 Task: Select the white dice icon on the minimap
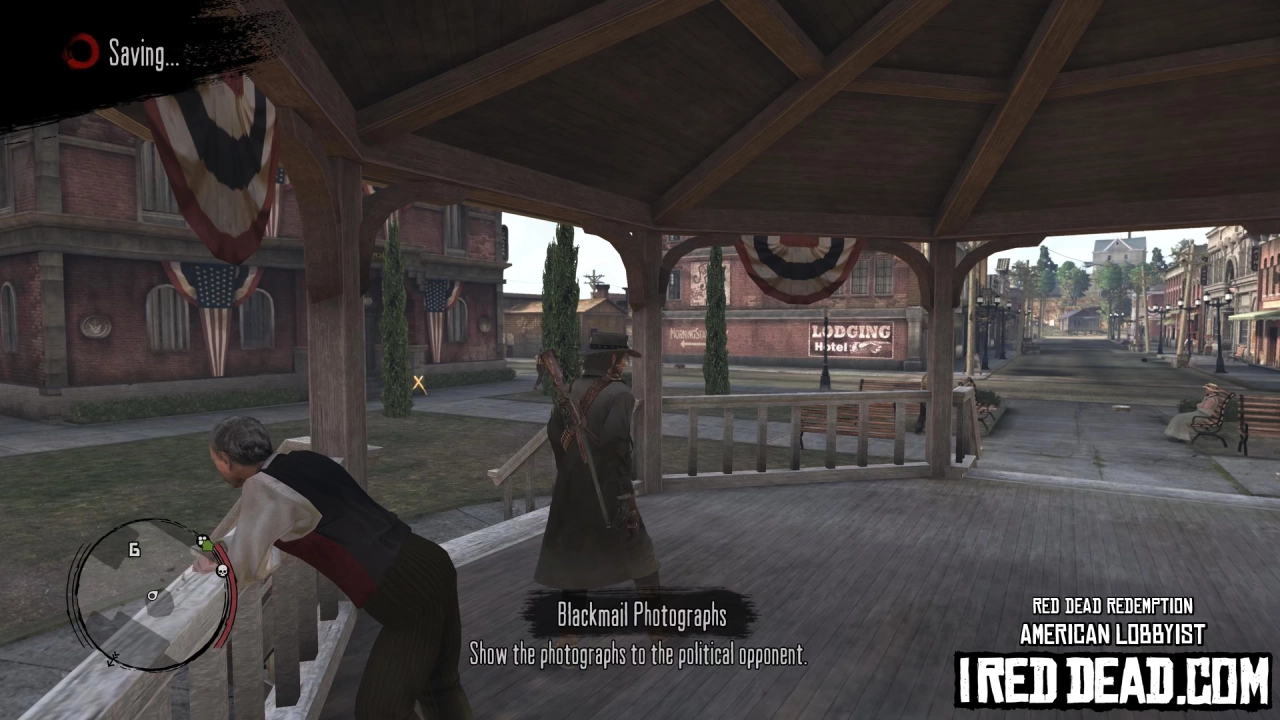coord(201,538)
